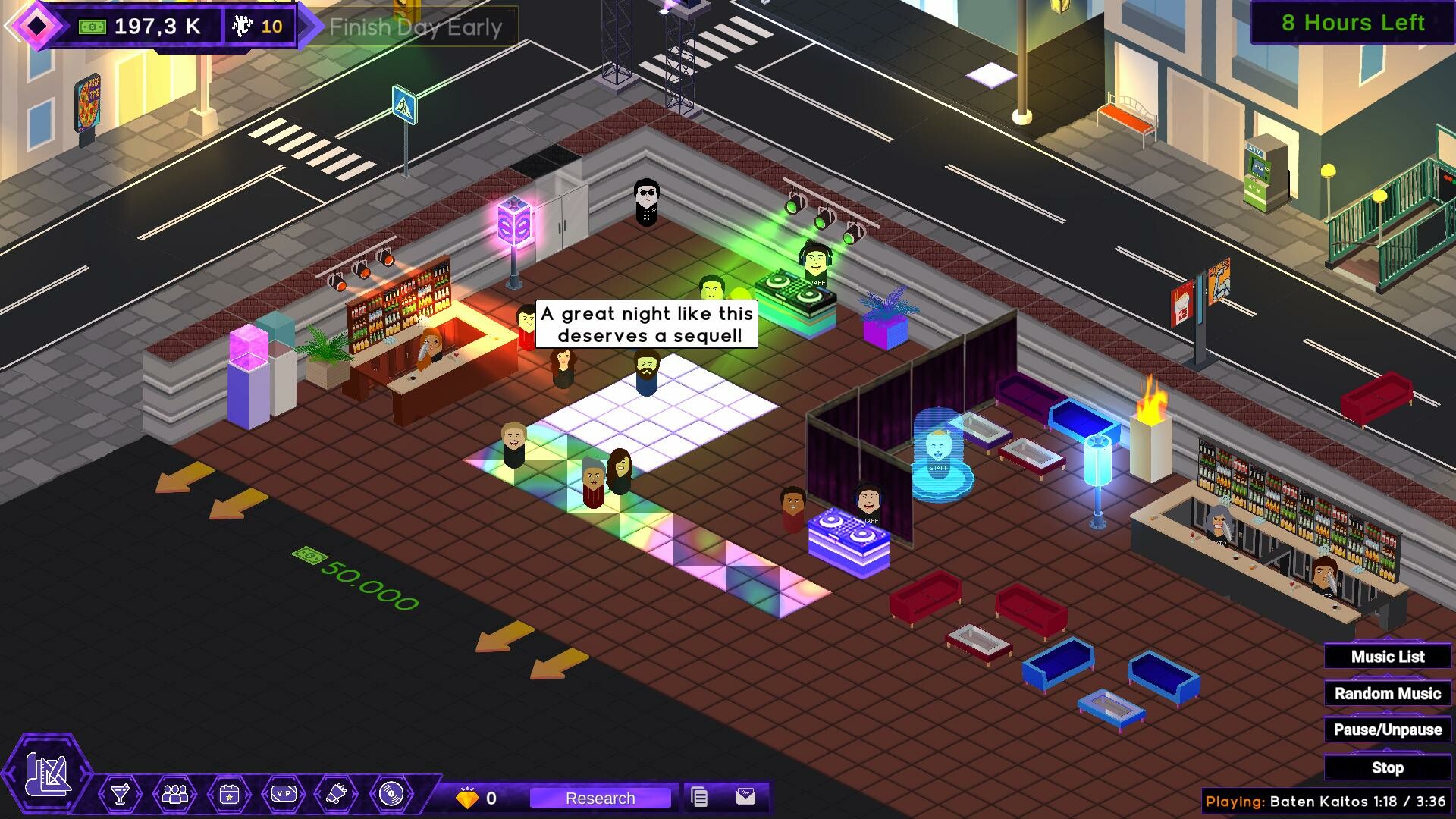Screen dimensions: 1456x819
Task: Toggle playback with Pause/Unpause
Action: 1386,729
